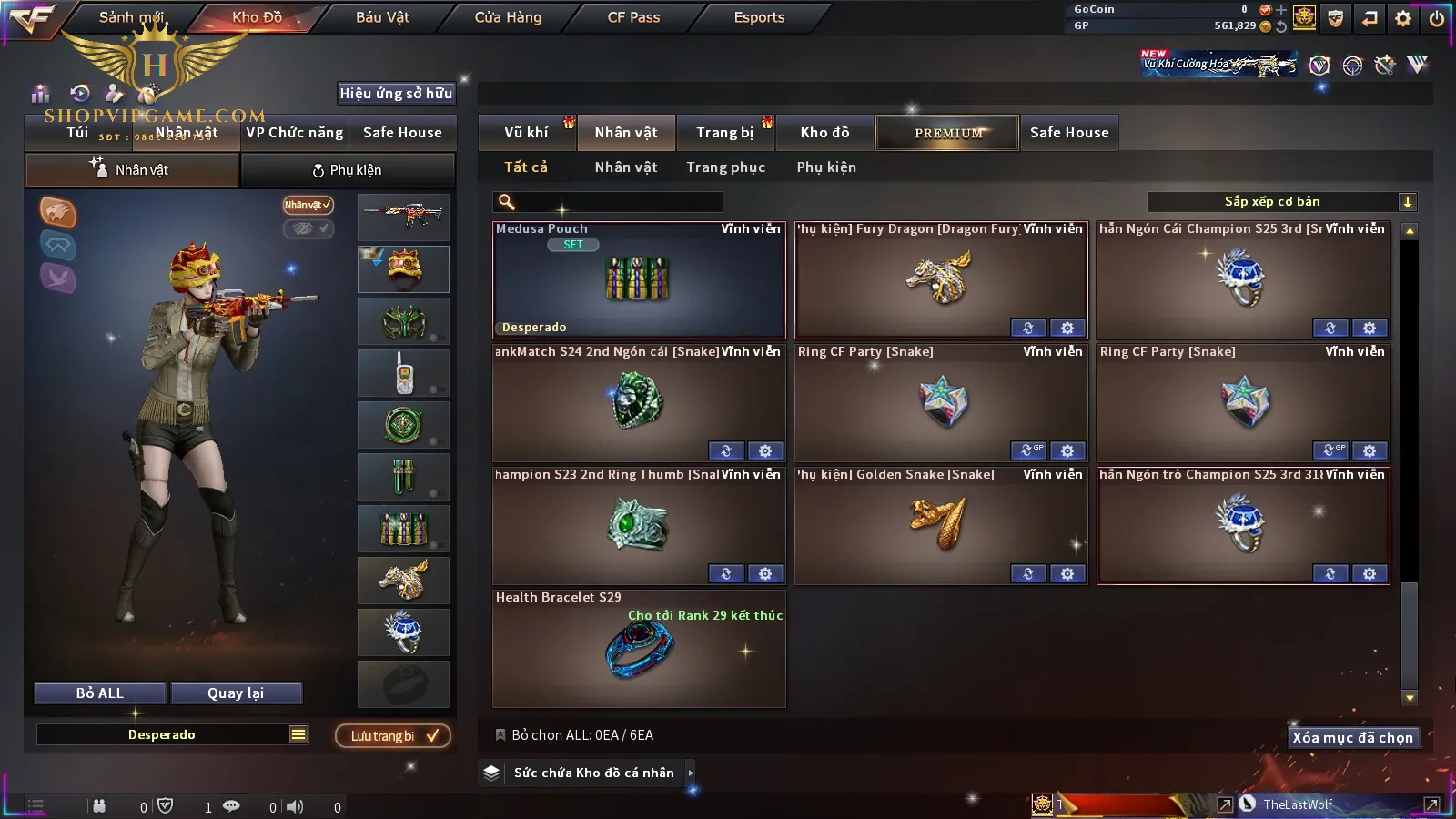
Task: Open the Sắp xếp cơ bản sort dropdown
Action: click(1281, 202)
